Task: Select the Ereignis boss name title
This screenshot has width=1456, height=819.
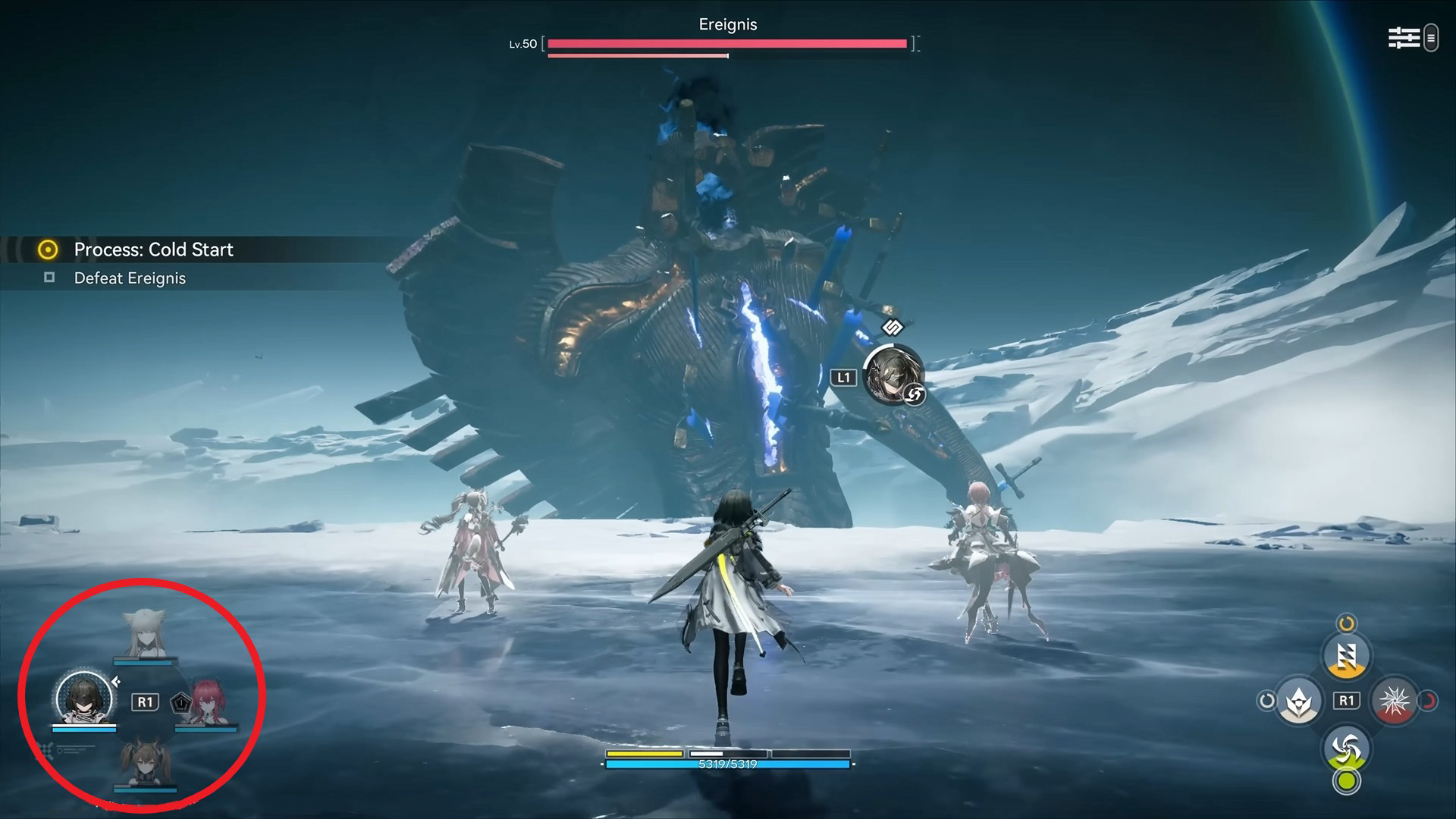Action: click(x=729, y=24)
